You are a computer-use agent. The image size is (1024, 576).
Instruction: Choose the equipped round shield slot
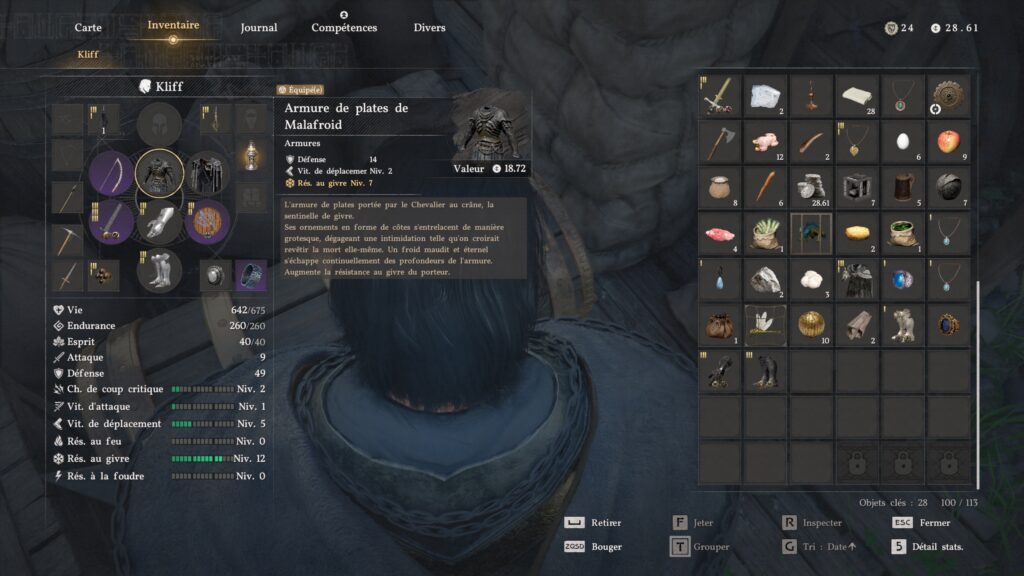tap(208, 221)
